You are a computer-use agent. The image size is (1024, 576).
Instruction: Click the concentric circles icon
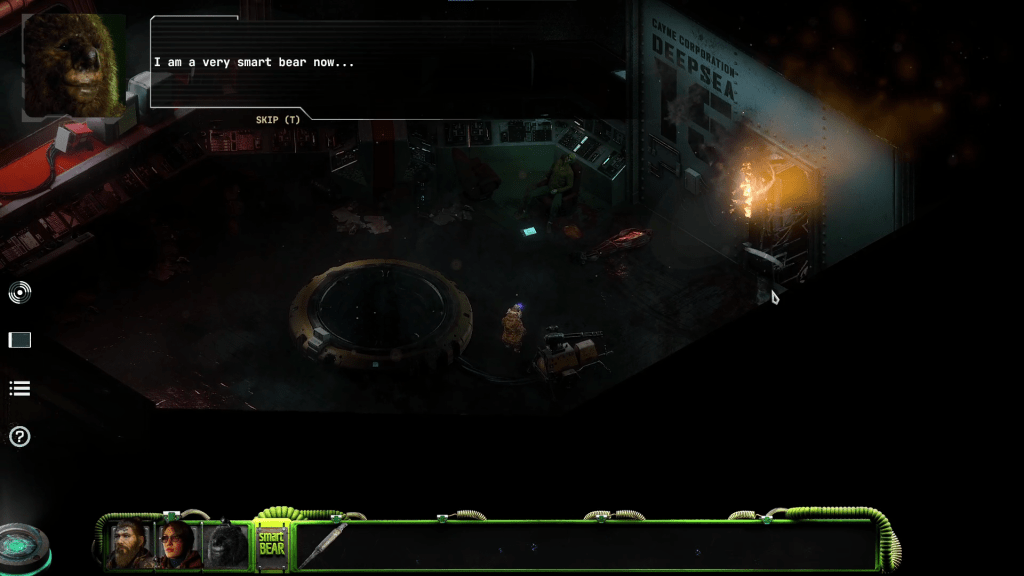[20, 292]
